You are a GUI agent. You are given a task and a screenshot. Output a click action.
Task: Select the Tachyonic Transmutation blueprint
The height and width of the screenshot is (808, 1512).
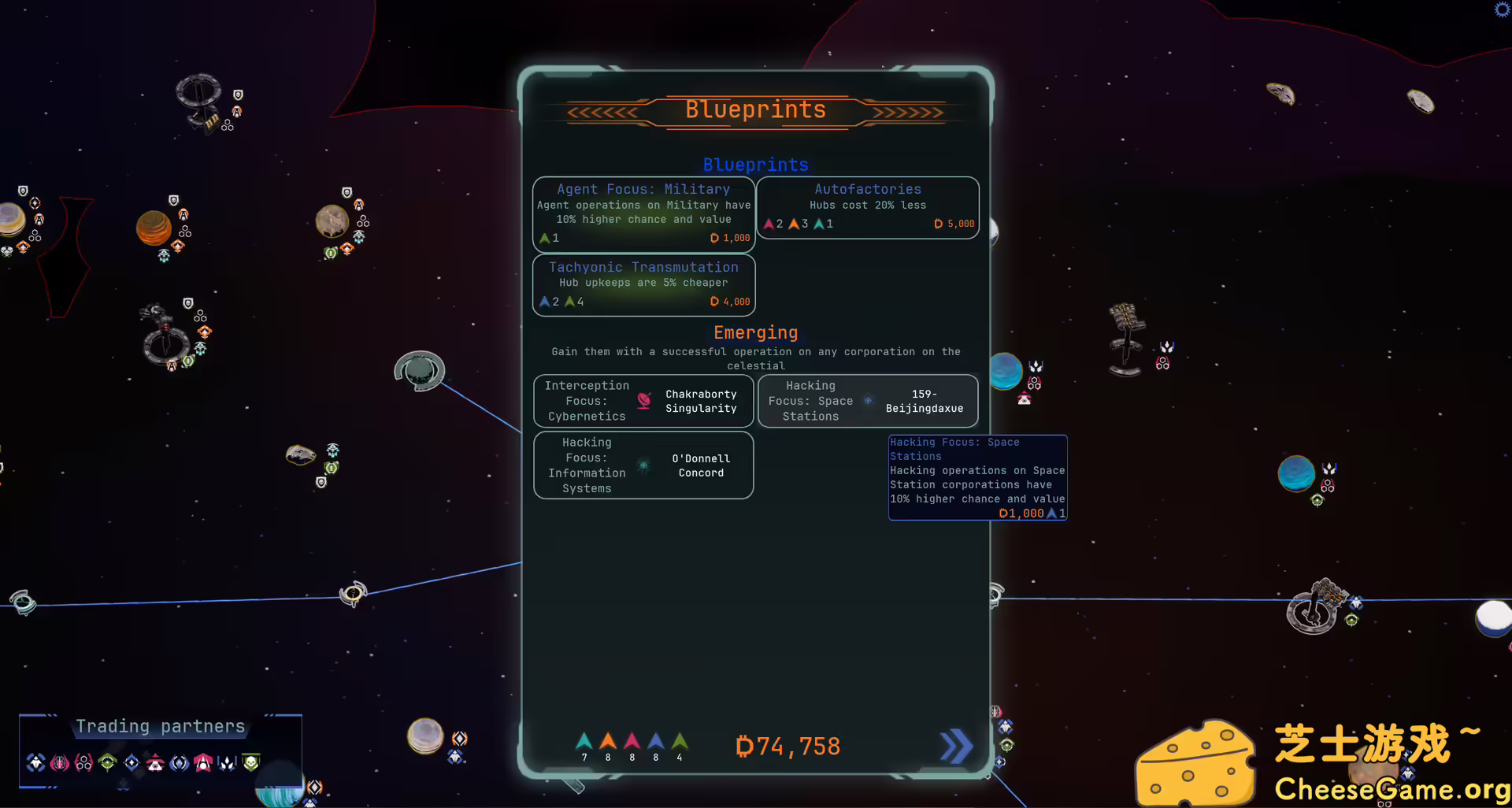[x=643, y=284]
